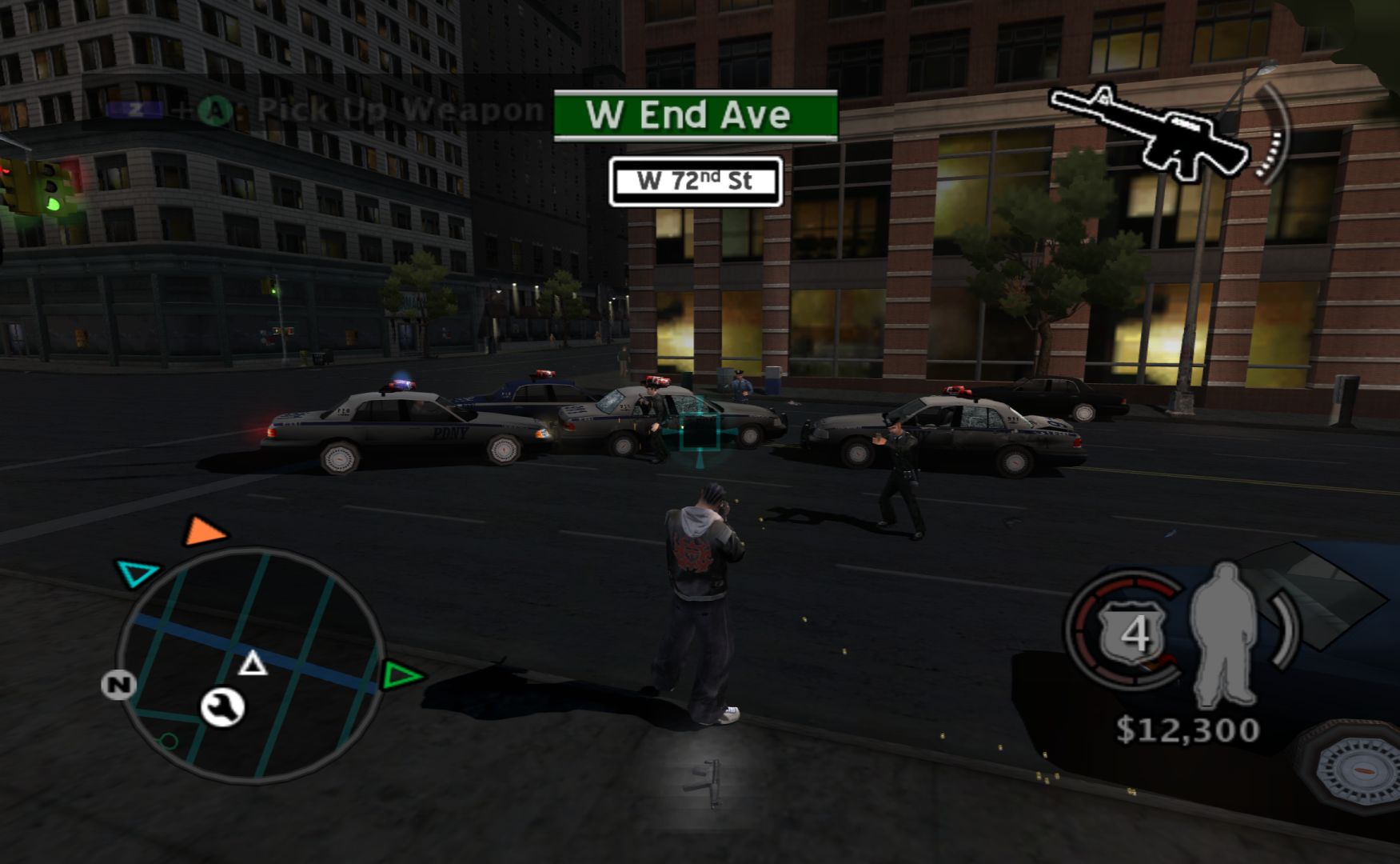Click the W End Ave street sign
Screen dimensions: 1400x864
[695, 115]
